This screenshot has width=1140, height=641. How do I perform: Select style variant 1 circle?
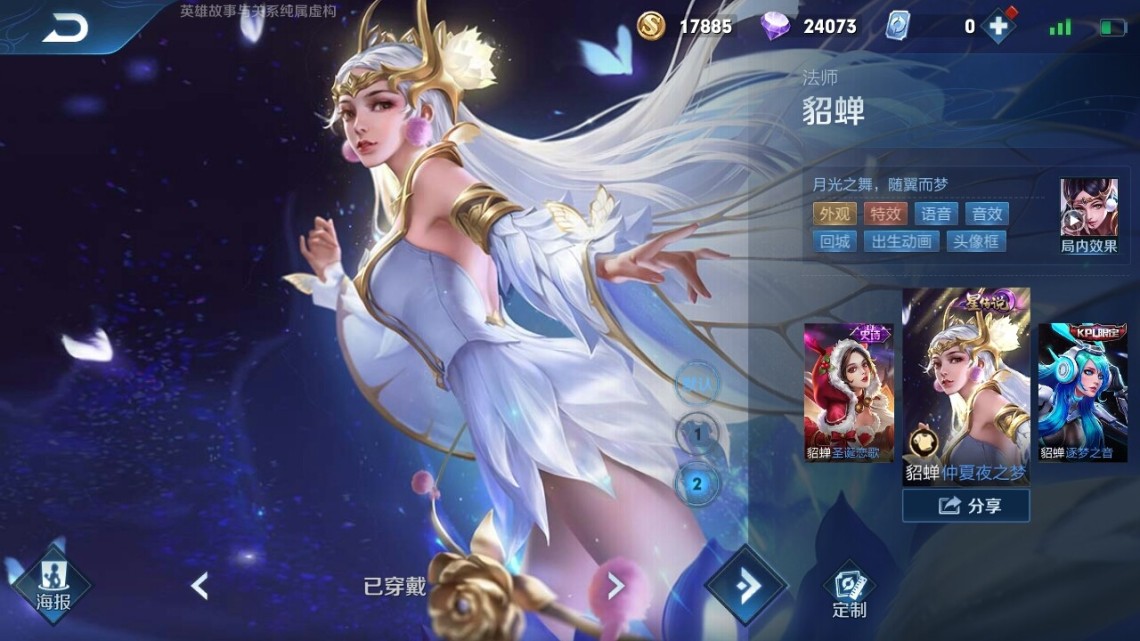click(696, 435)
